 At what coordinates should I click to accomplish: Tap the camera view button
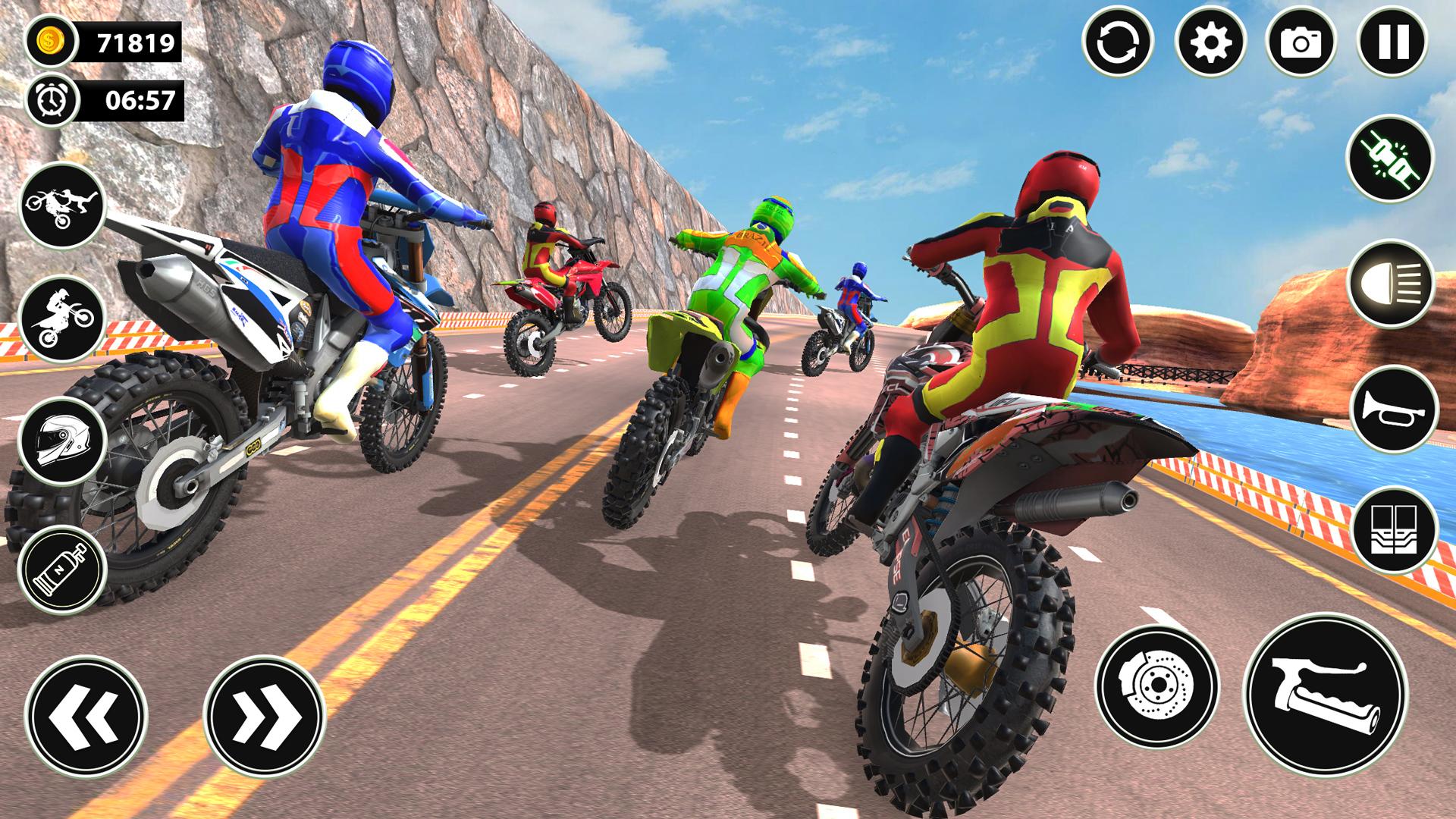pyautogui.click(x=1301, y=42)
